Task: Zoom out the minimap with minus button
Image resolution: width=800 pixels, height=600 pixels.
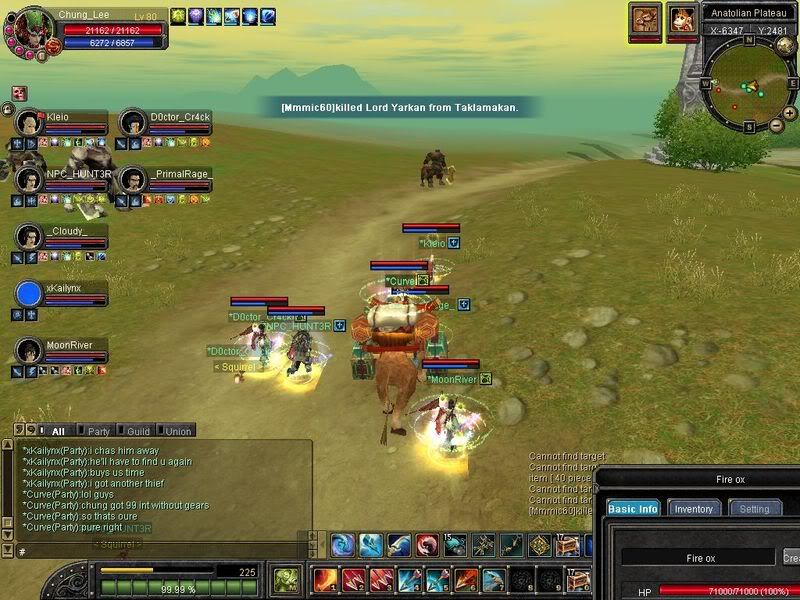Action: tap(777, 126)
